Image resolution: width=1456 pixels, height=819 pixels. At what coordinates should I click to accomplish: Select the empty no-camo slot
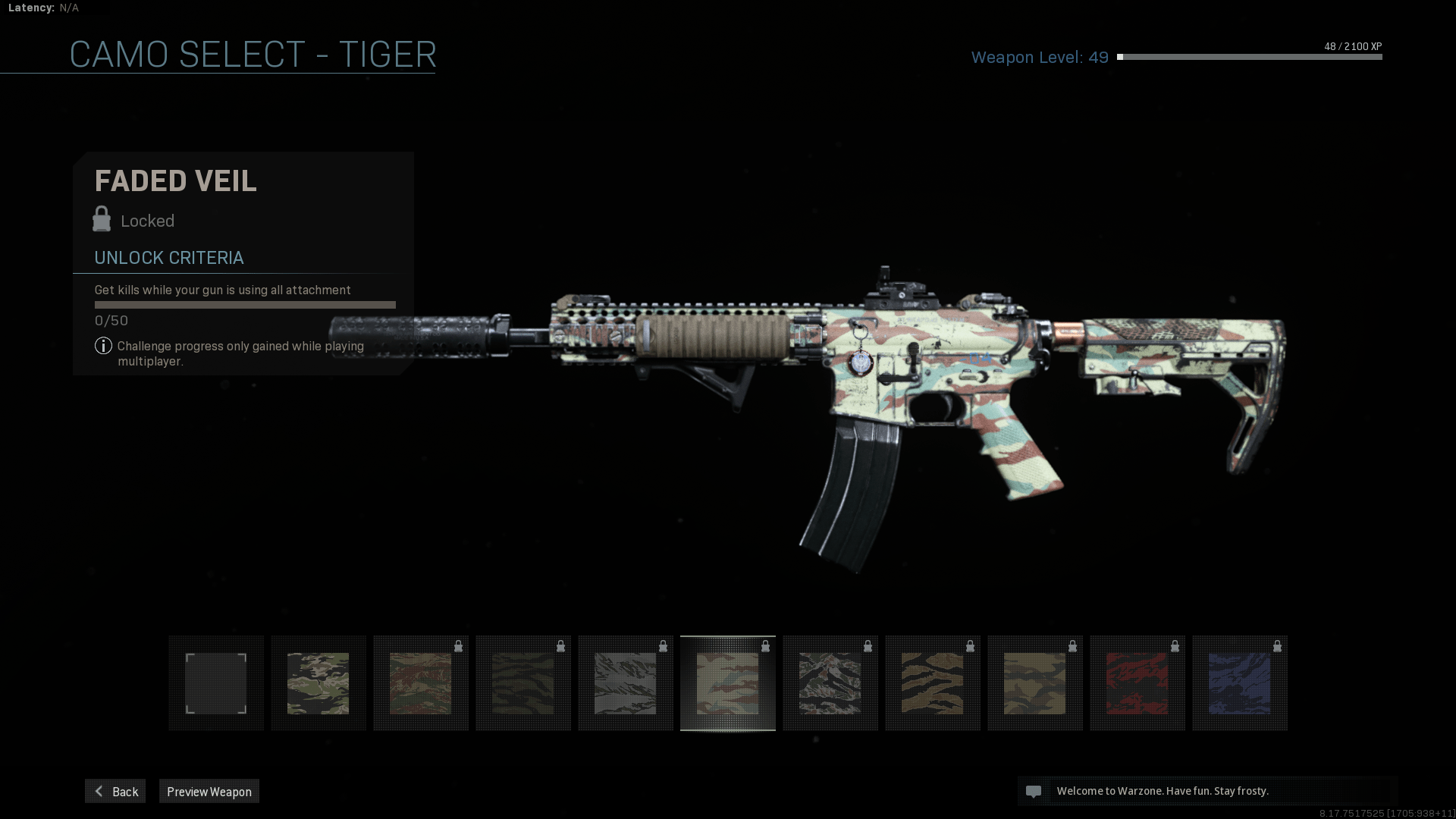[x=216, y=683]
